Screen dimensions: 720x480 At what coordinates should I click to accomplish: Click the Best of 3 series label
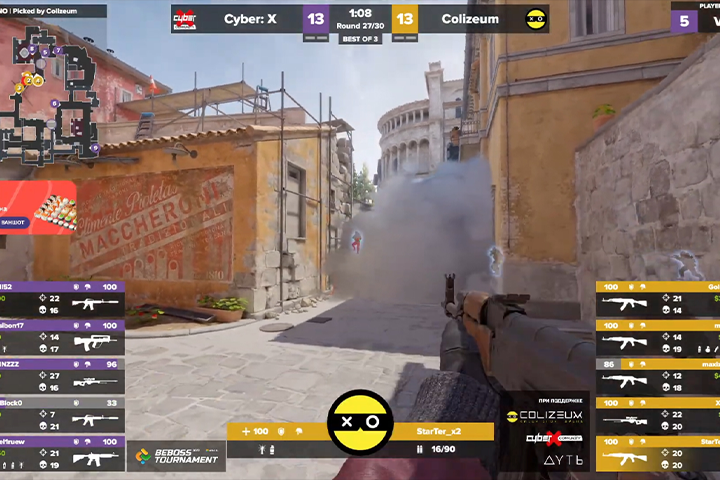(x=360, y=39)
